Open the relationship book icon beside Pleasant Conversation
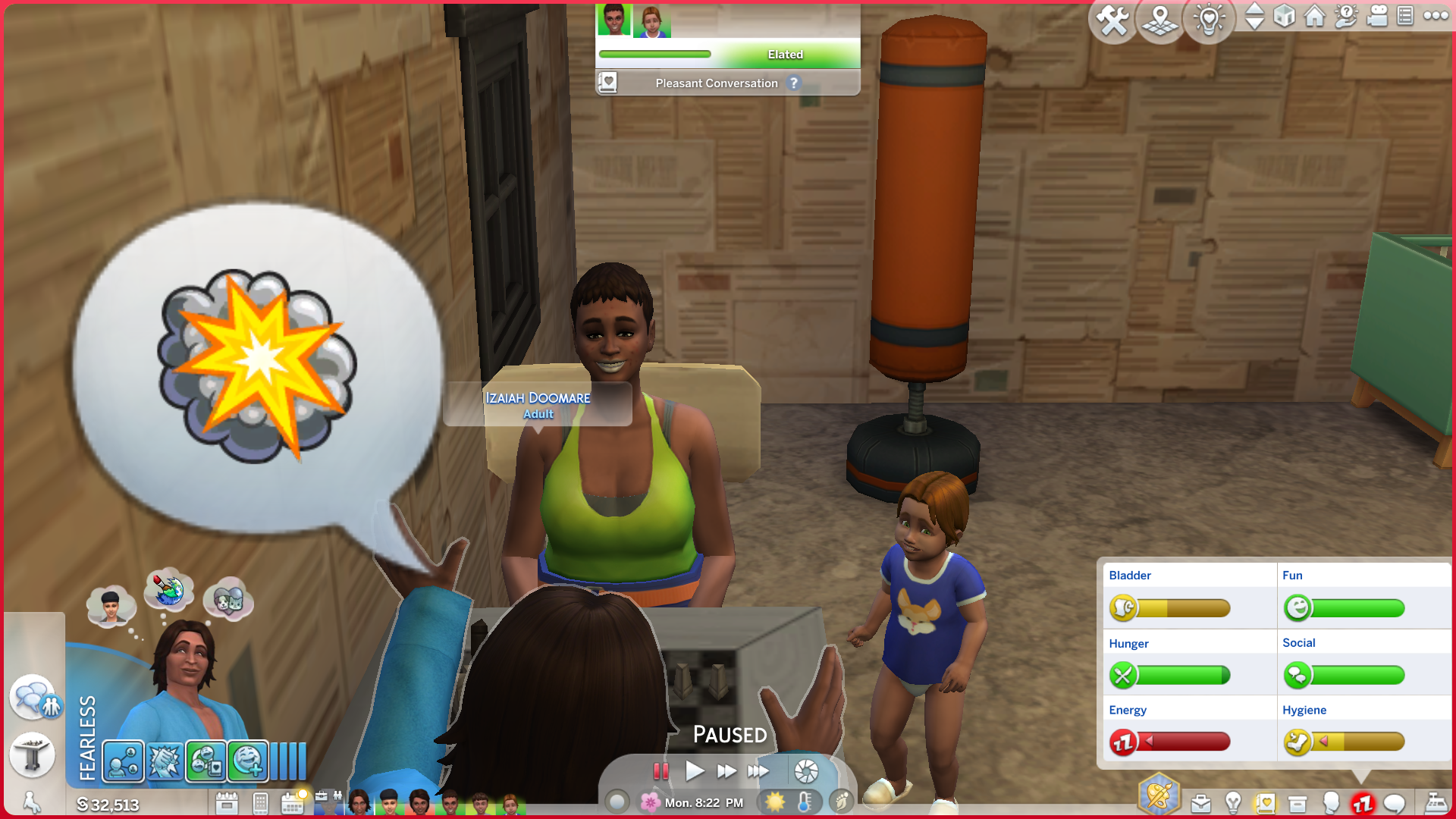This screenshot has width=1456, height=819. pos(607,82)
